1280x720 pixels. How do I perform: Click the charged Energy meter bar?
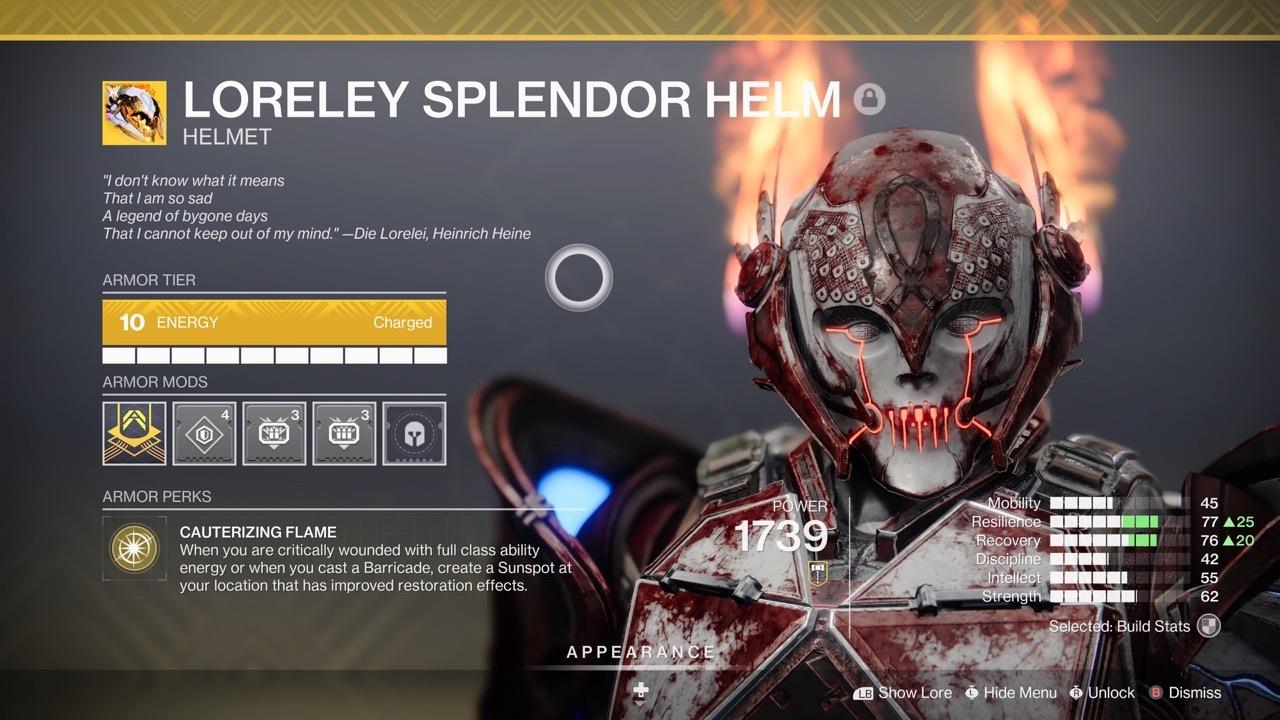click(272, 322)
